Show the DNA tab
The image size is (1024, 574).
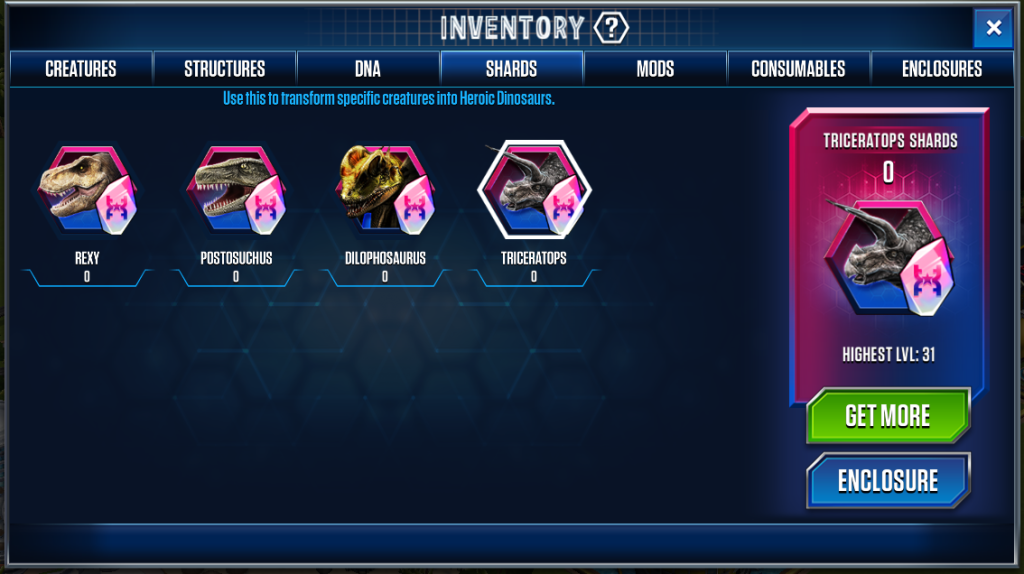coord(368,69)
